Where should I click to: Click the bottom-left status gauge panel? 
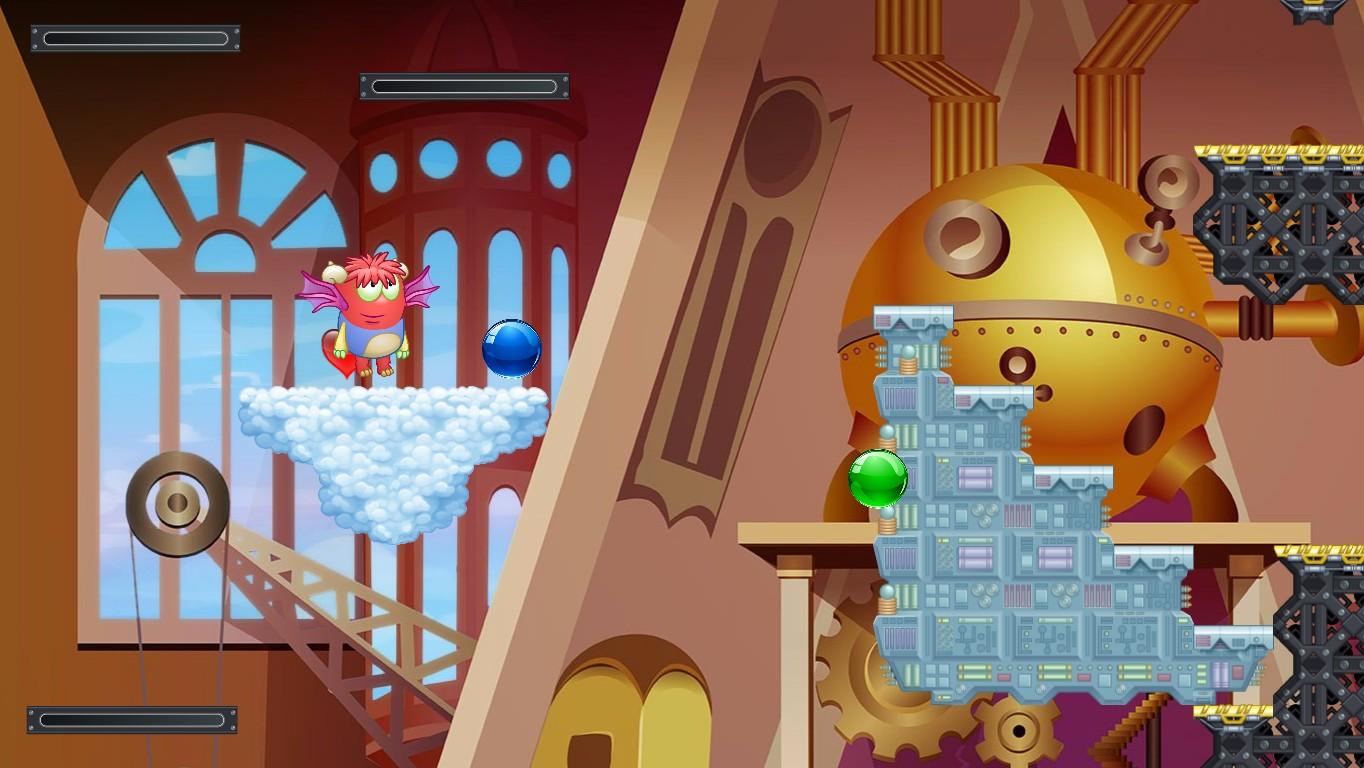(130, 718)
